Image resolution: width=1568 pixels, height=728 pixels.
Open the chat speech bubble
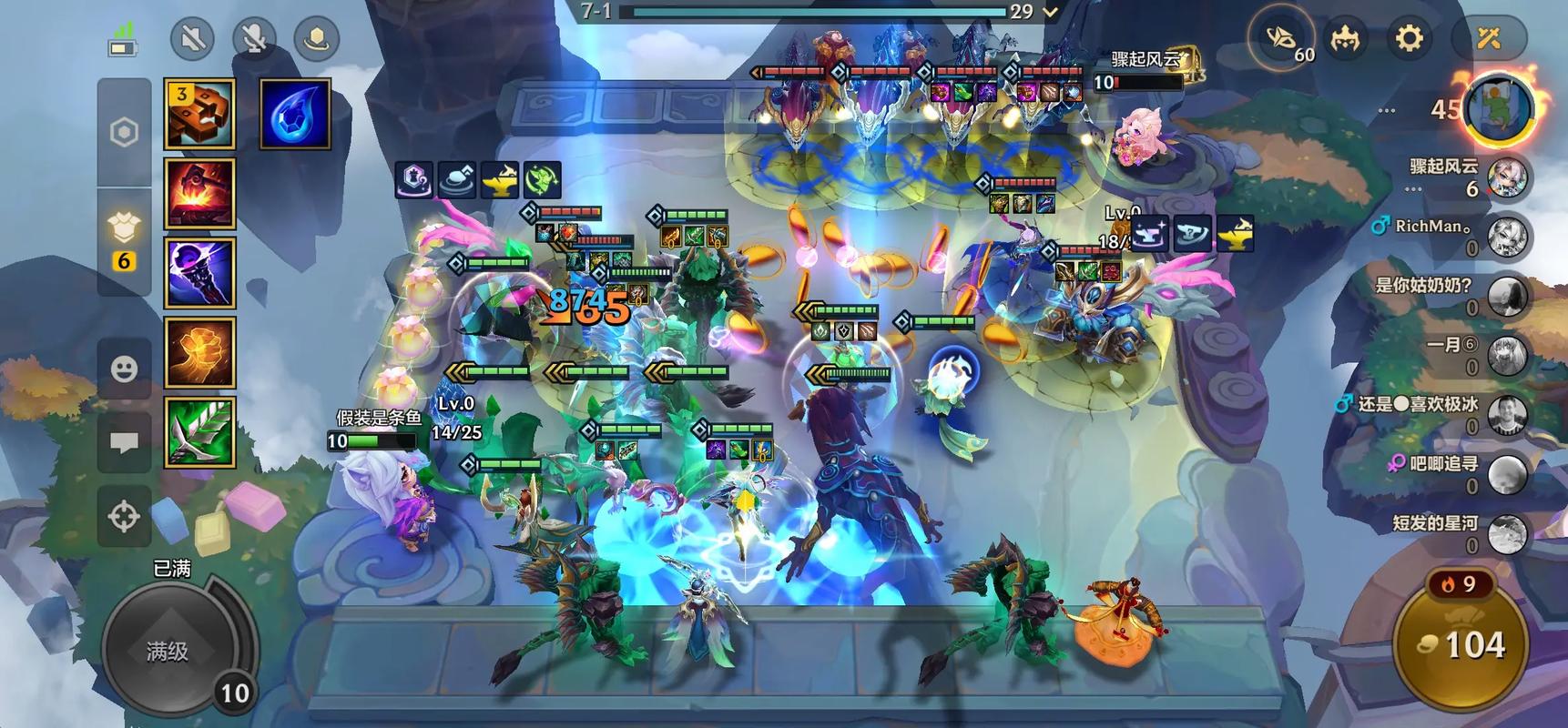124,443
